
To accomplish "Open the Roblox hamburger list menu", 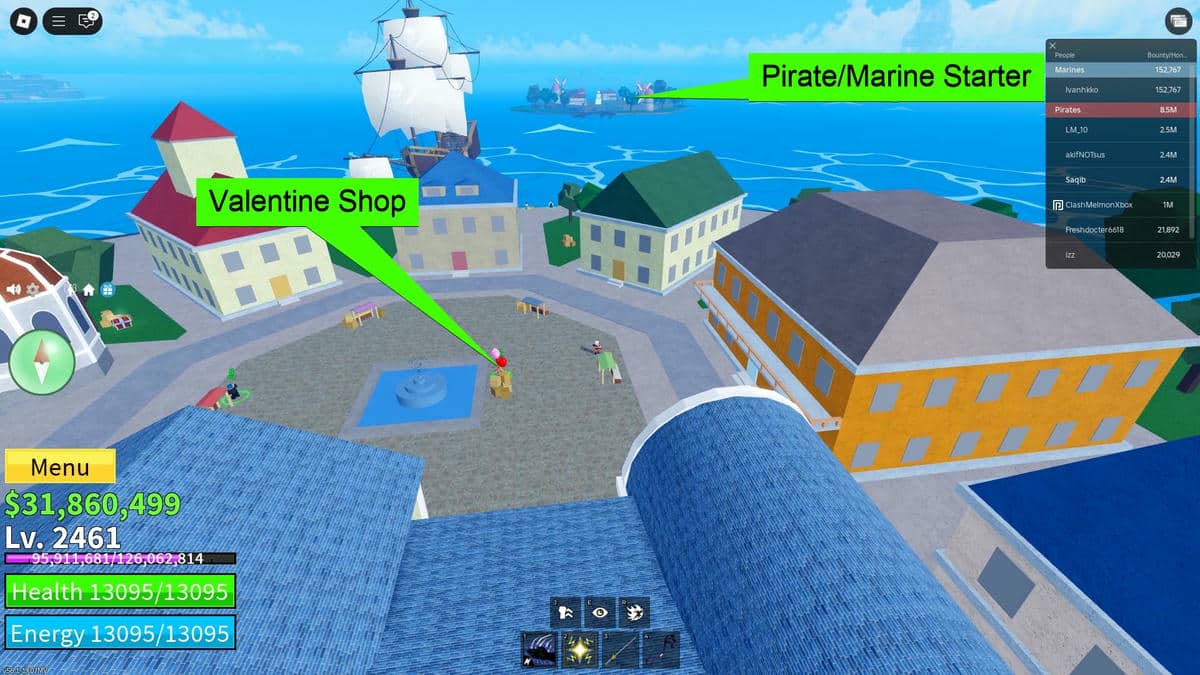I will click(59, 20).
